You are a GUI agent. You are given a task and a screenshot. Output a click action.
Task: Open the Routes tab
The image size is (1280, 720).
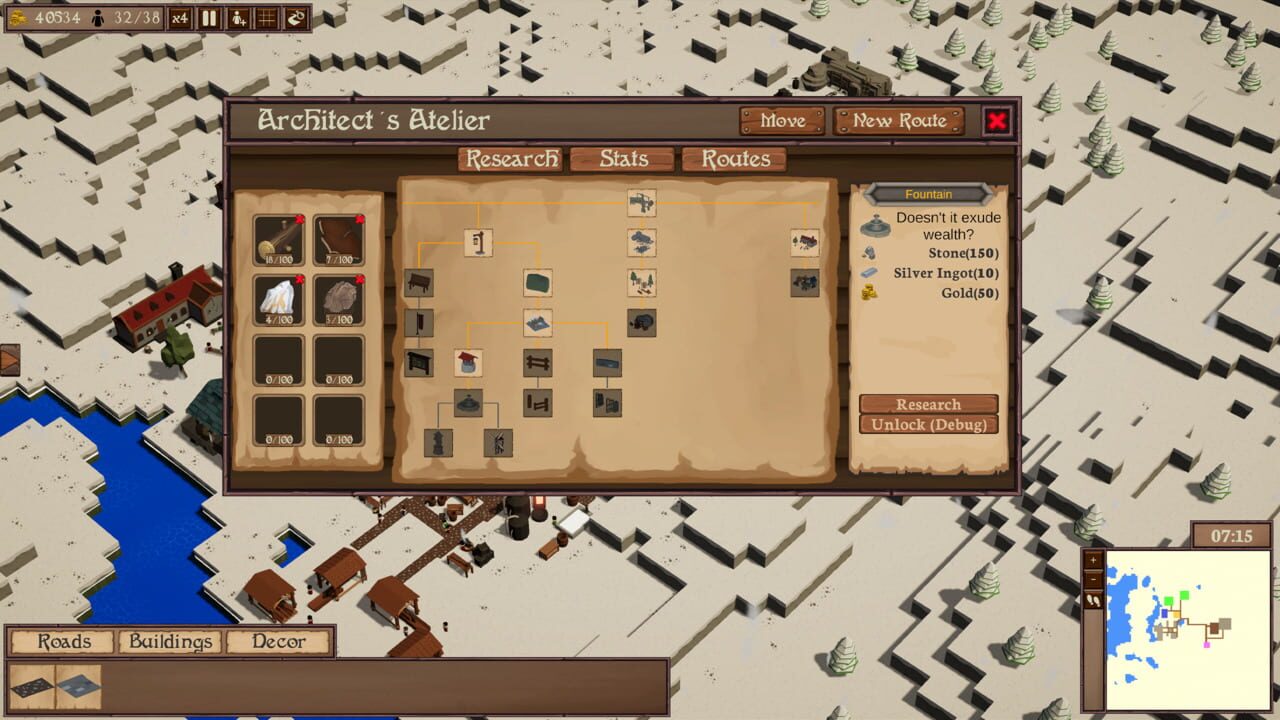(735, 158)
